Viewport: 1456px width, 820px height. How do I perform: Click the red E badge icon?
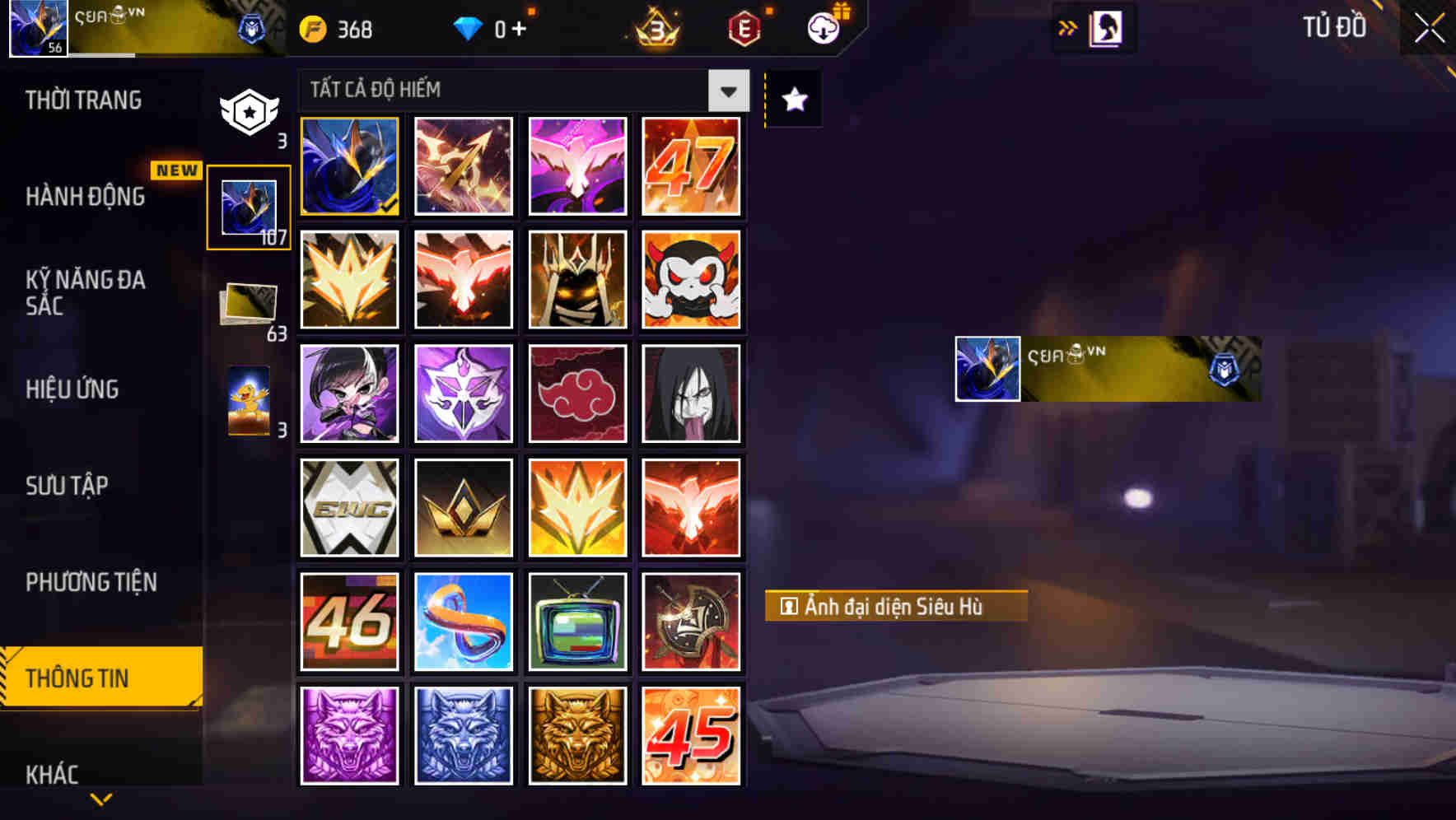pyautogui.click(x=741, y=27)
